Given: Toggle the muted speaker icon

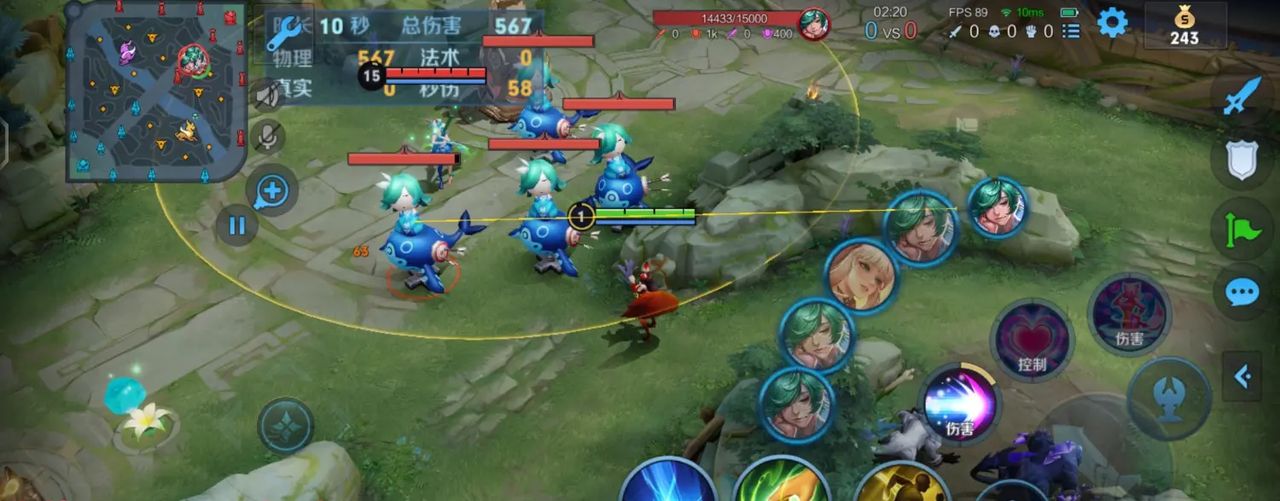Looking at the screenshot, I should tap(266, 94).
